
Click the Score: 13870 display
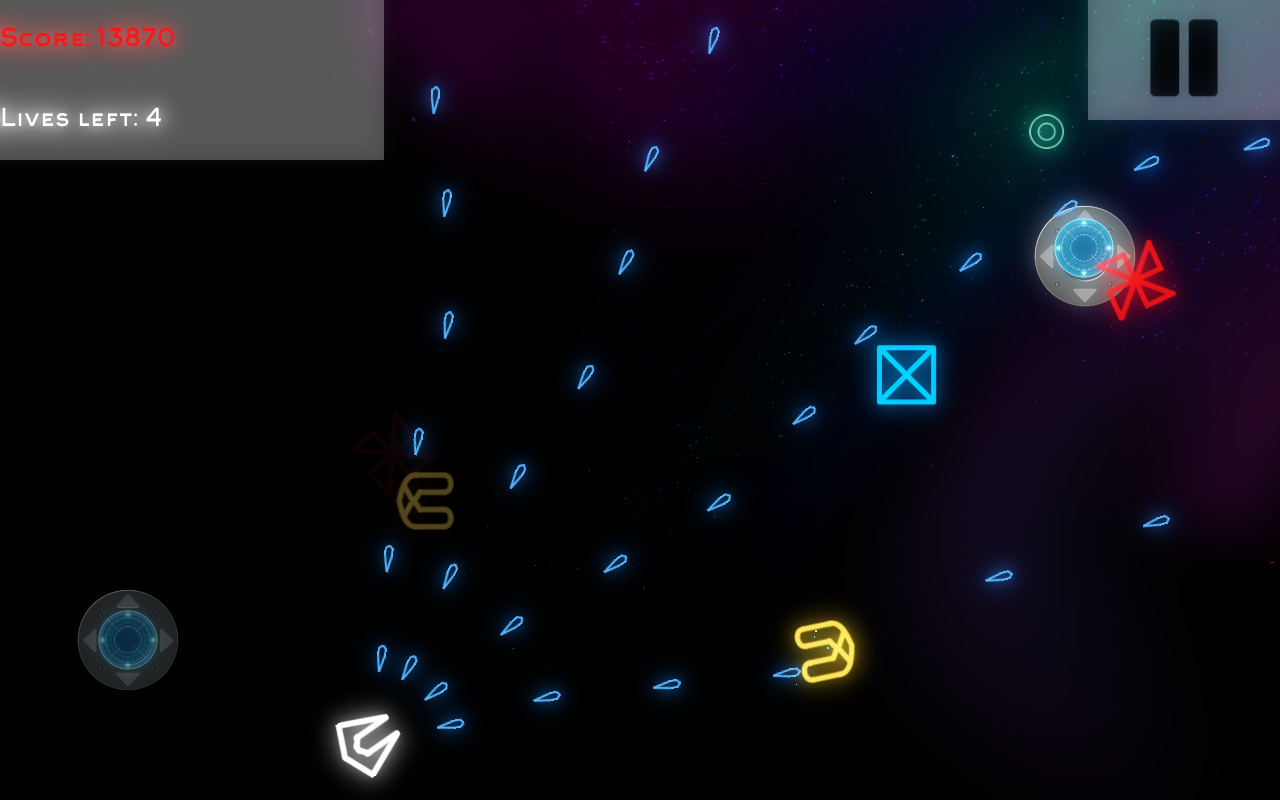pos(87,38)
